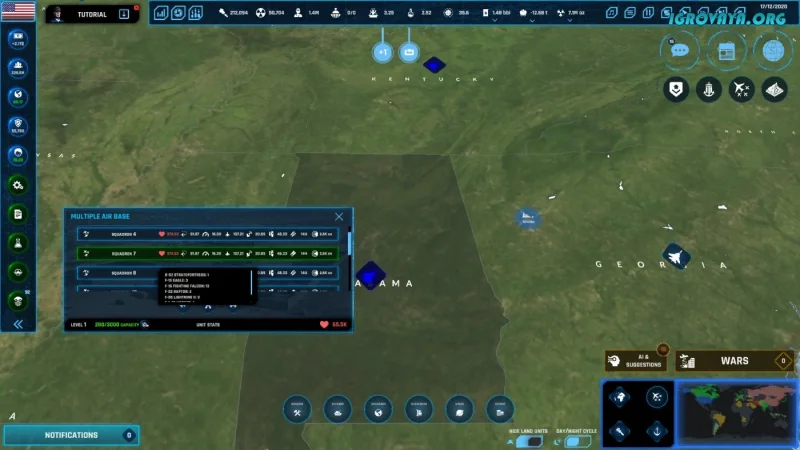Open the news window icon

(726, 49)
